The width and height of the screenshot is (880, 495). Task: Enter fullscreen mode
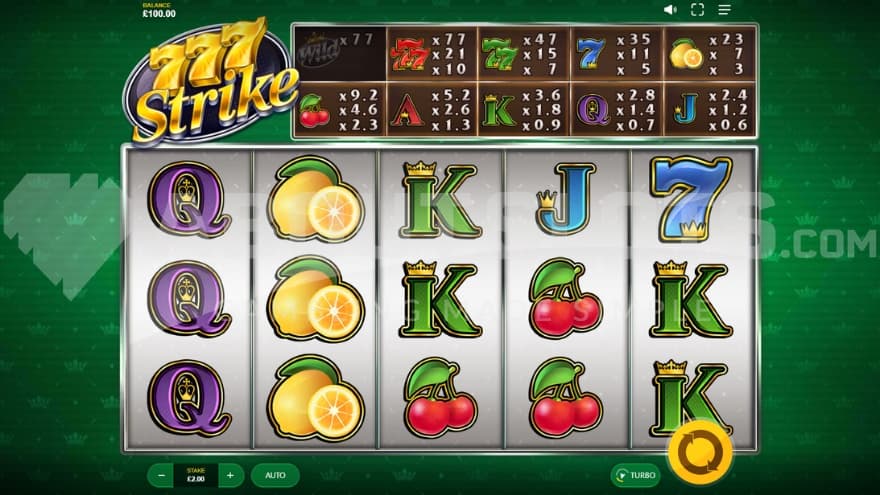click(697, 10)
